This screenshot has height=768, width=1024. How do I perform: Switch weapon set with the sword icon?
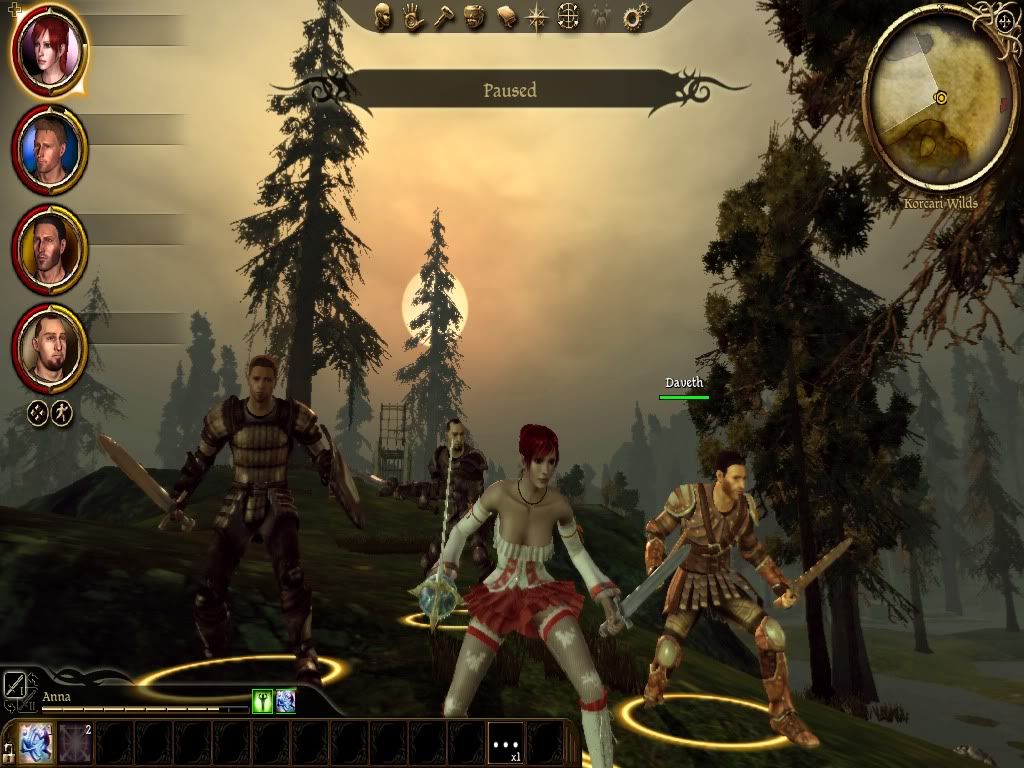[17, 686]
